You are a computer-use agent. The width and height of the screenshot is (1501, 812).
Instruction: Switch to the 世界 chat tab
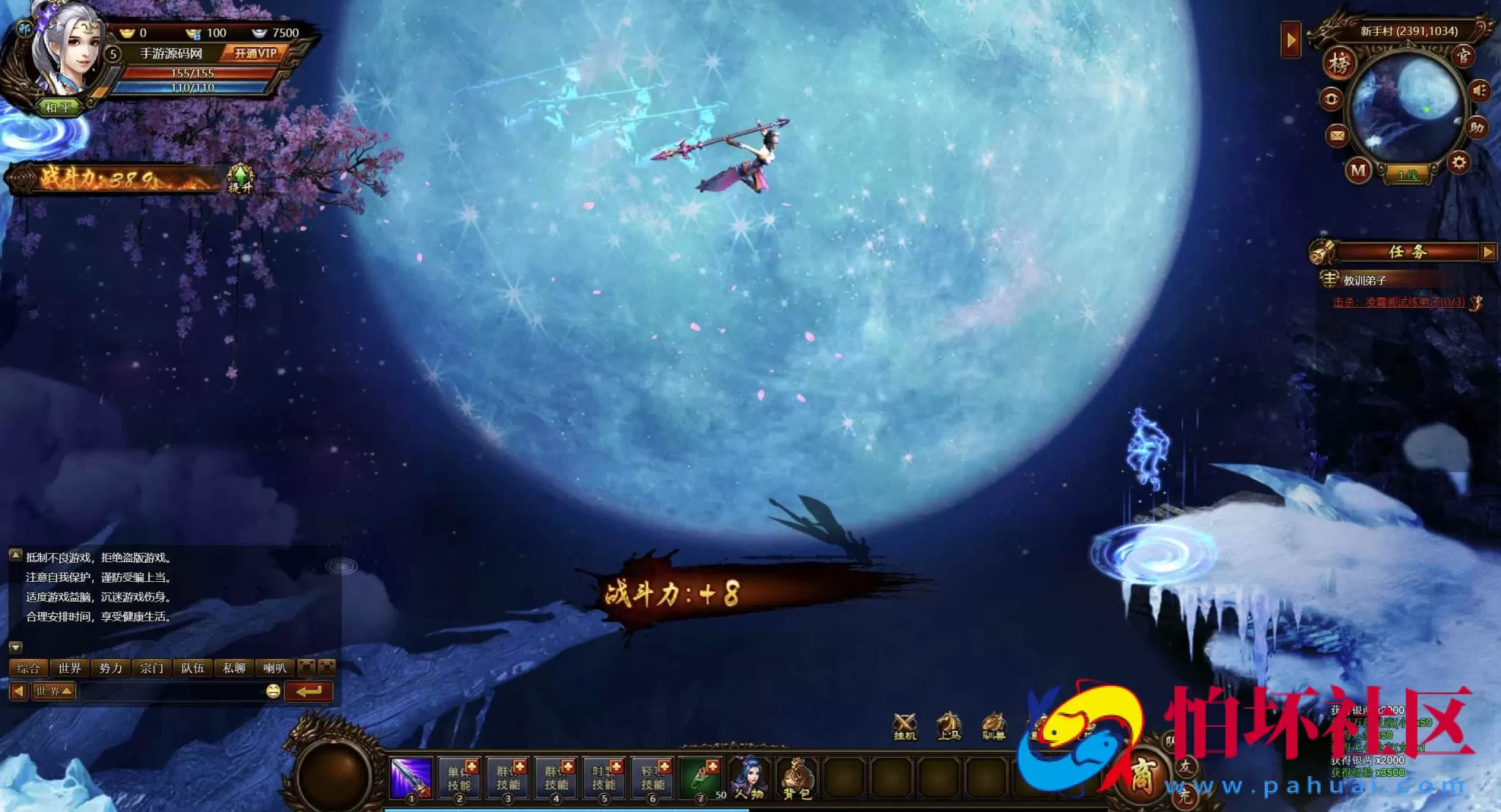[x=70, y=668]
